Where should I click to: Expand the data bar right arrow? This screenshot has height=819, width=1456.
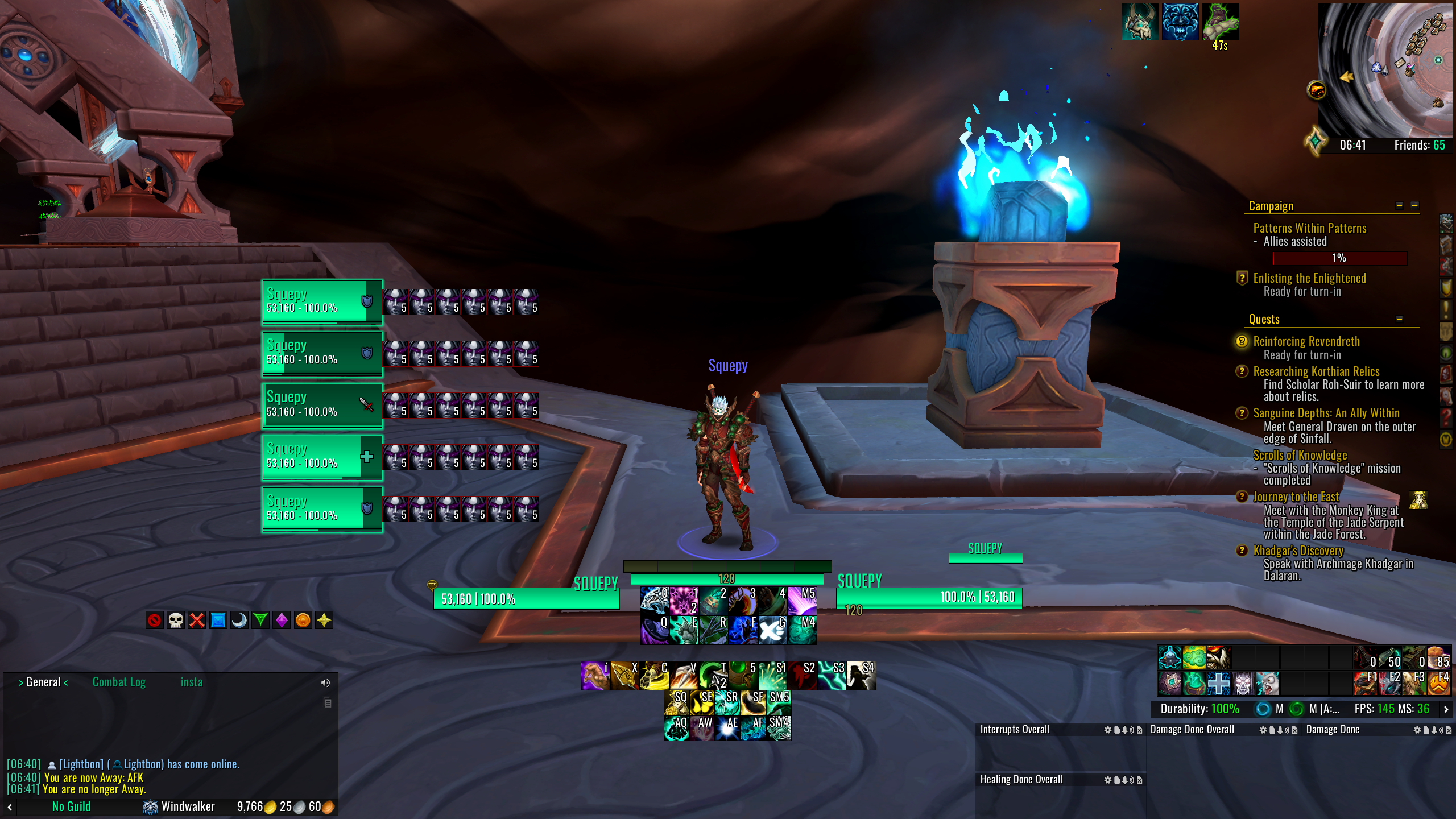tap(1446, 709)
